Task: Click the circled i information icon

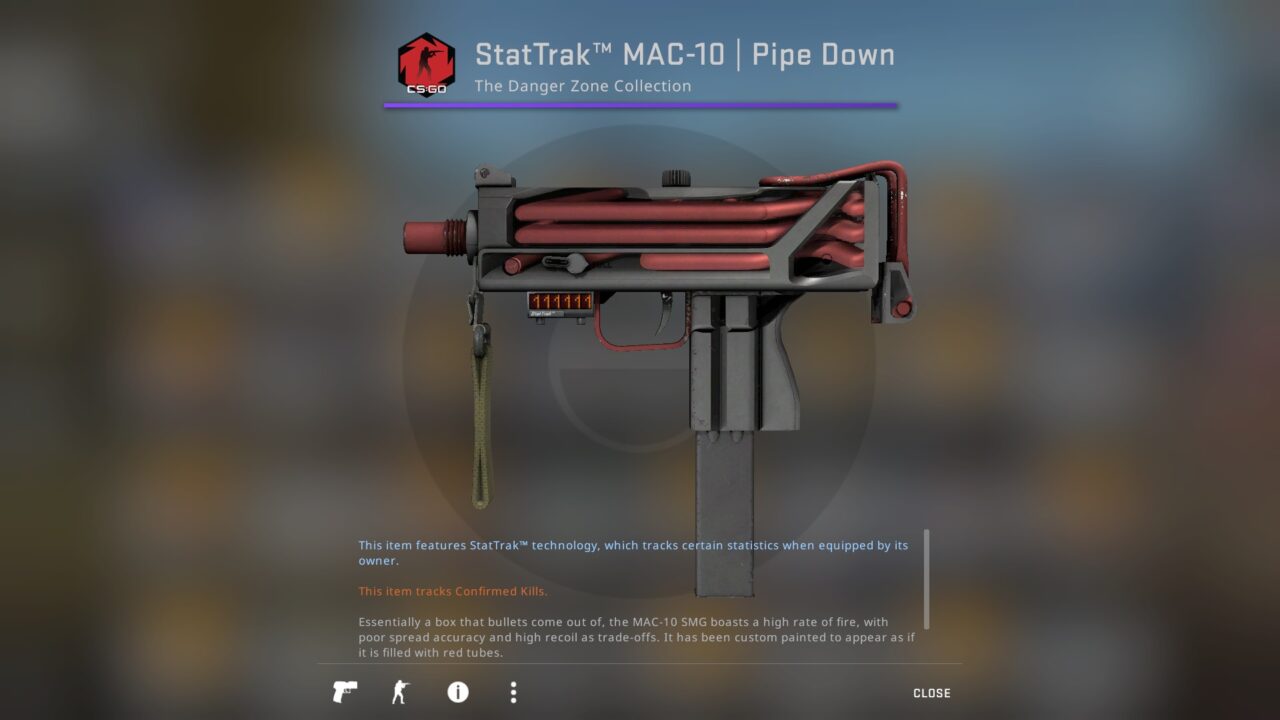Action: pos(458,692)
